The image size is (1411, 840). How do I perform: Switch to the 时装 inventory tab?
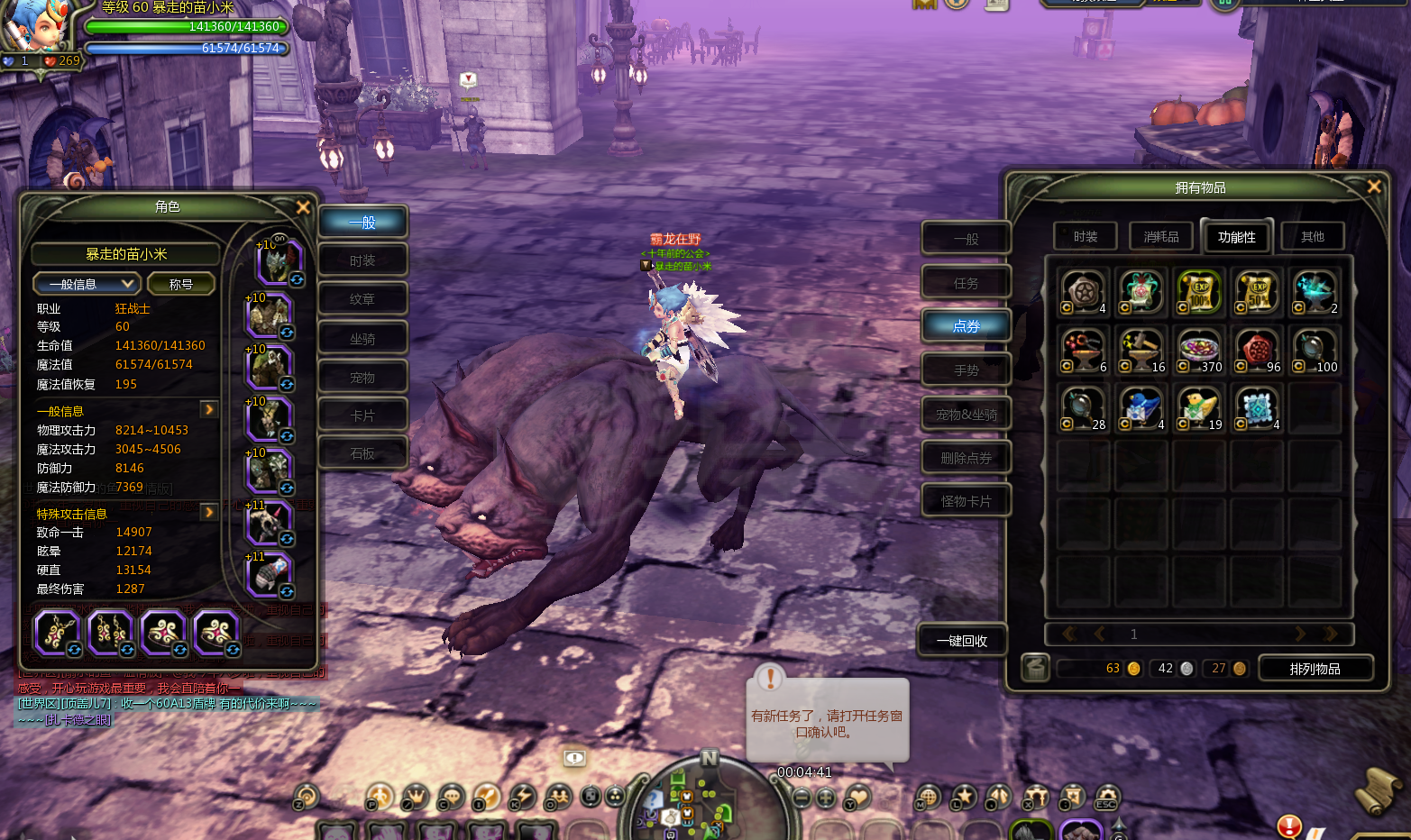(x=1086, y=237)
